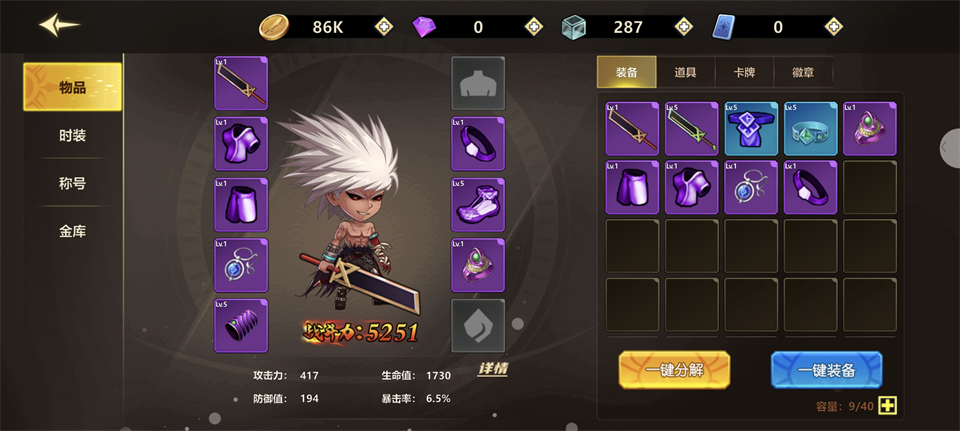
Task: Switch to the 卡牌 cards tab
Action: tap(744, 72)
